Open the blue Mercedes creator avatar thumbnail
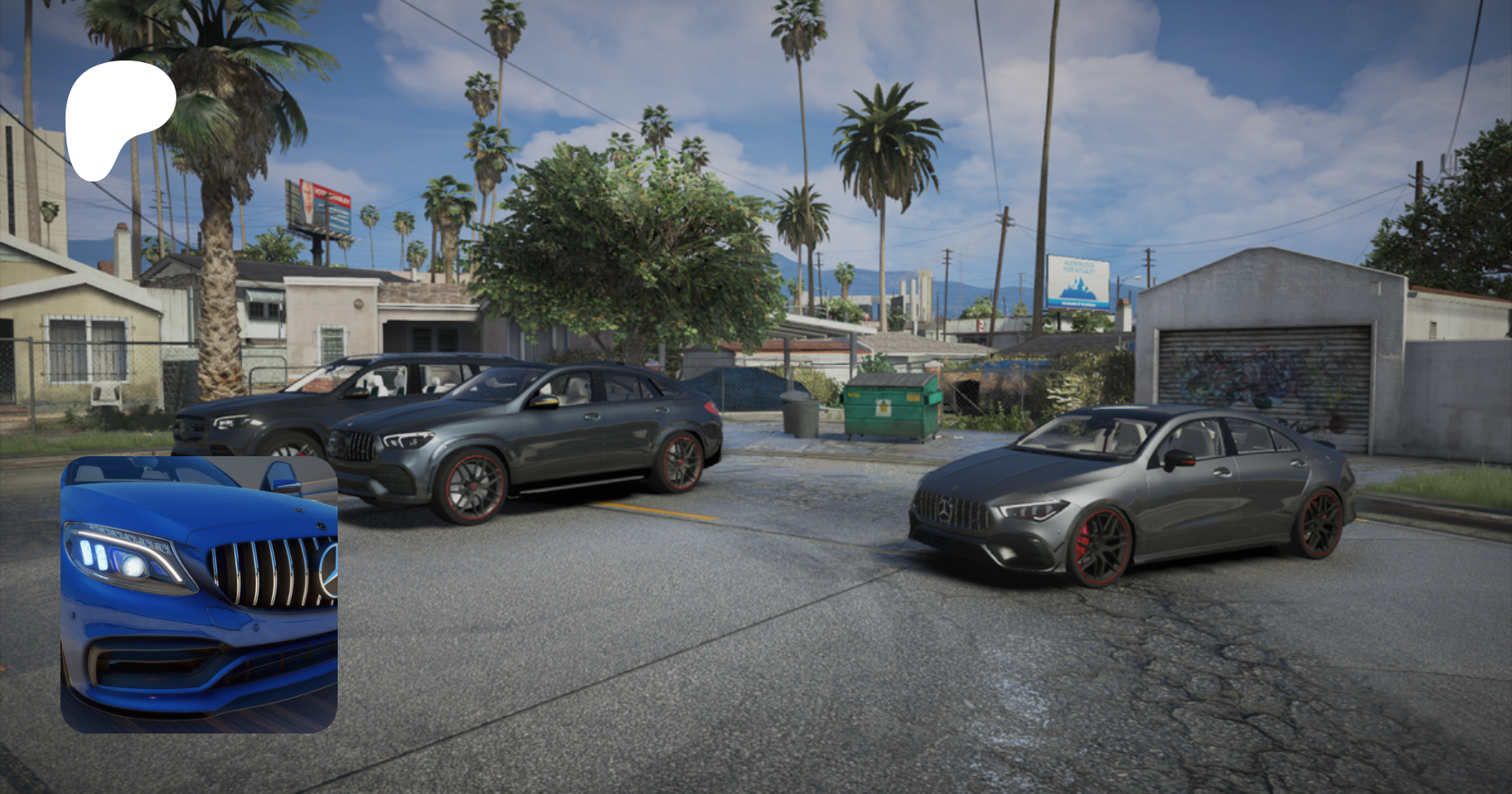The height and width of the screenshot is (794, 1512). [199, 594]
